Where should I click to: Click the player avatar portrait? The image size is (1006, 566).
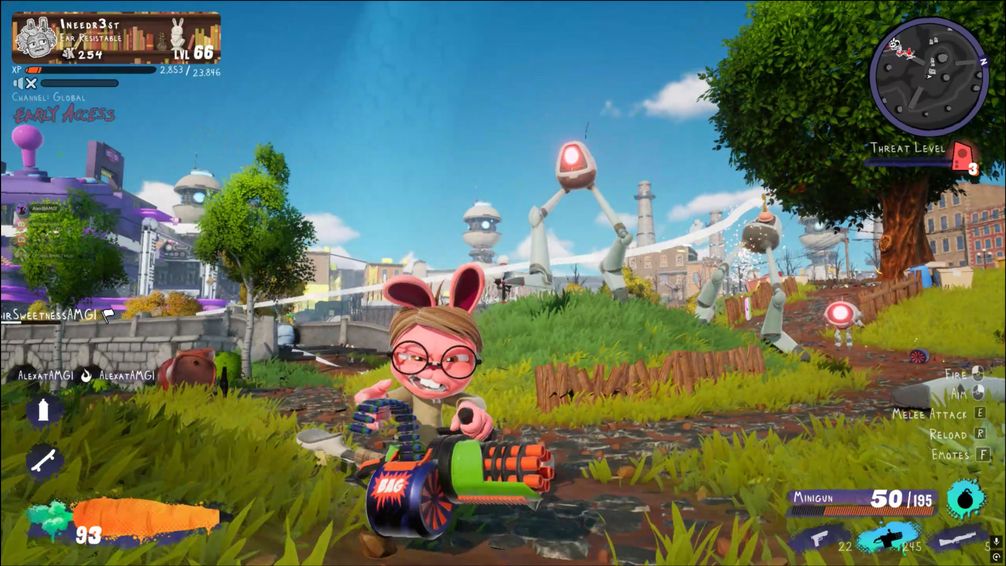[x=35, y=38]
